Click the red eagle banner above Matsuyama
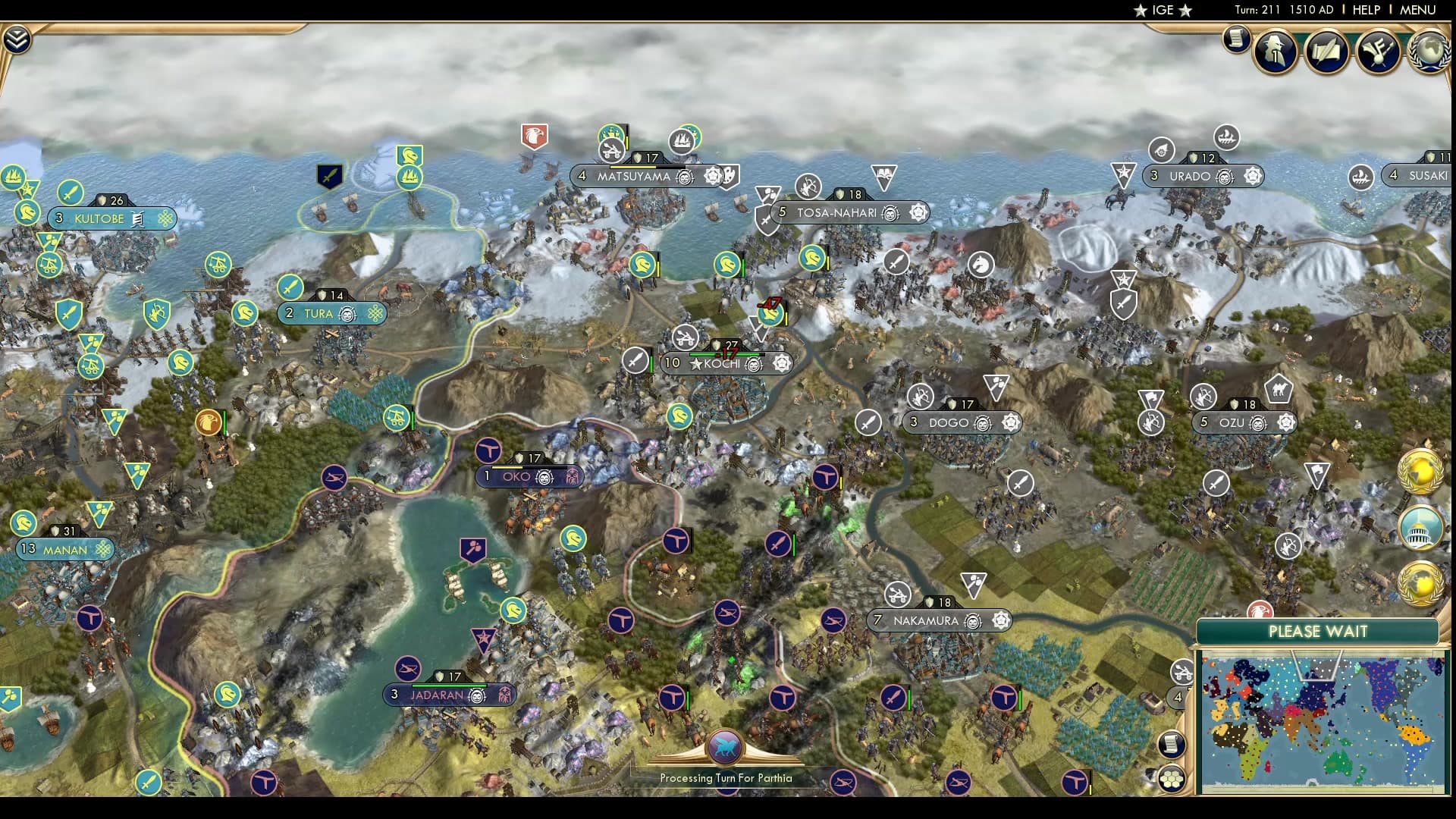This screenshot has width=1456, height=819. [x=535, y=136]
